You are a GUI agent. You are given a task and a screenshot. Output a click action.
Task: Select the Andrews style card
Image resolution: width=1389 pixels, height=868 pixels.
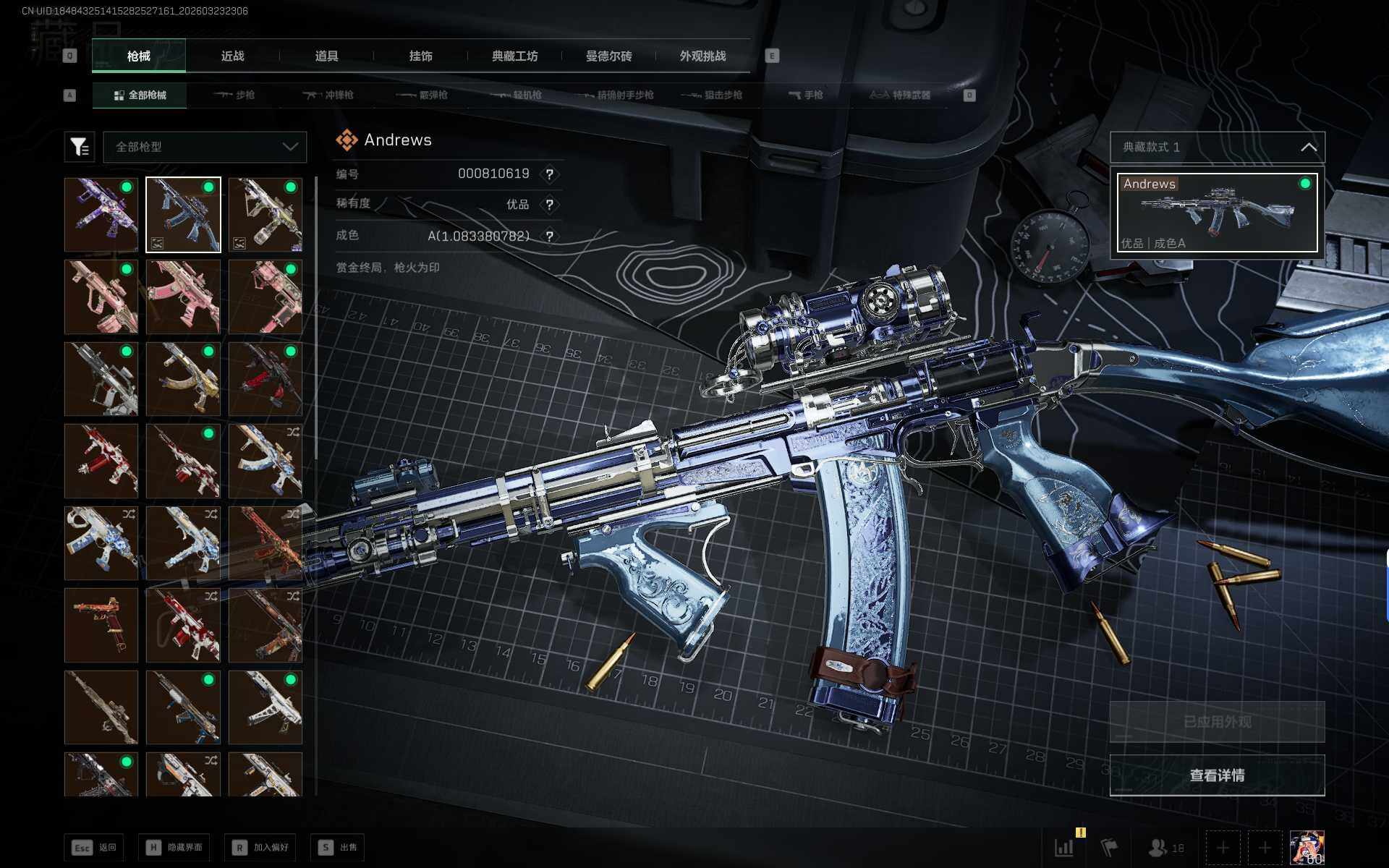click(1217, 213)
